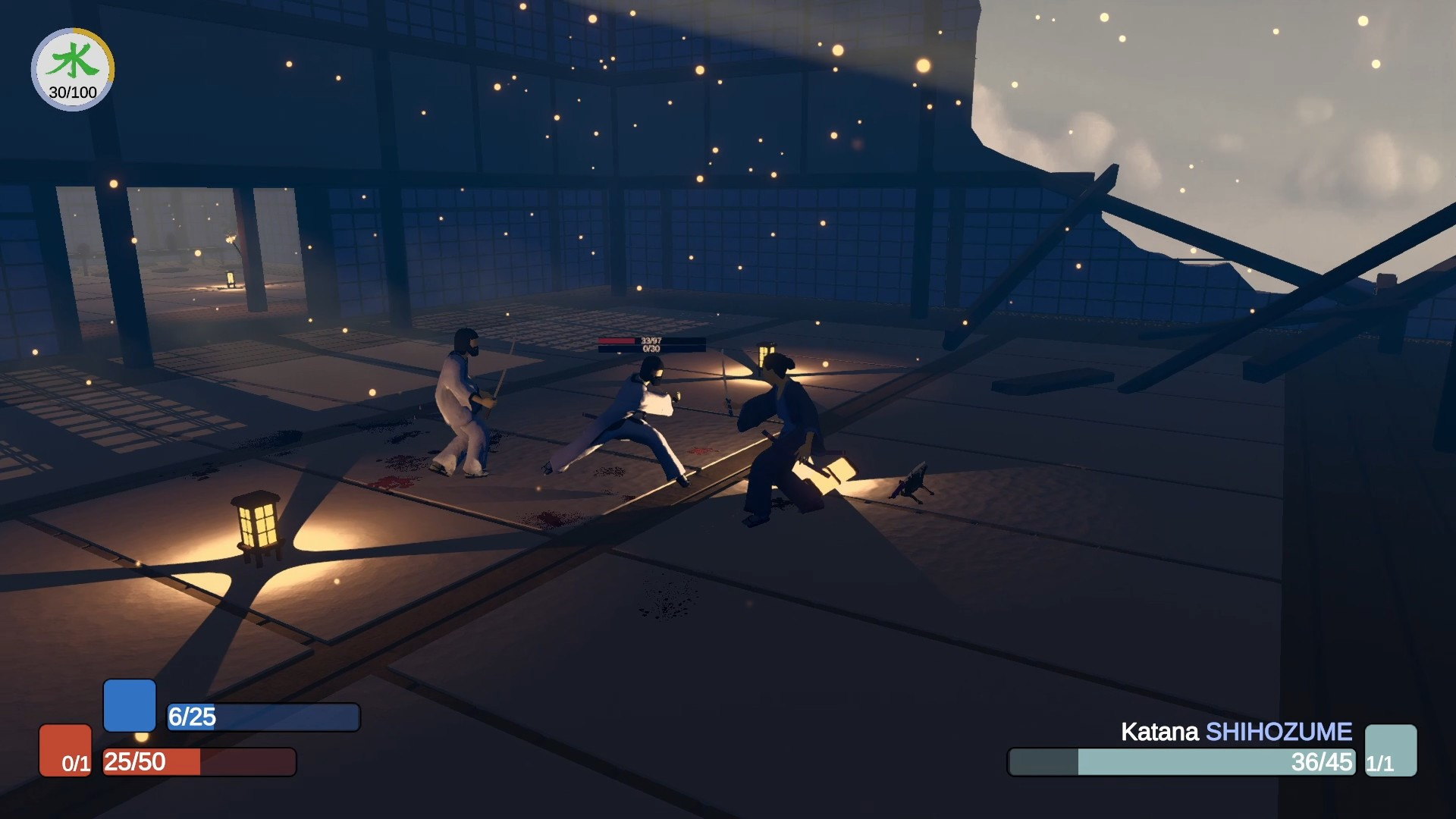1456x819 pixels.
Task: Select the red square slot showing 0/1
Action: tap(66, 750)
